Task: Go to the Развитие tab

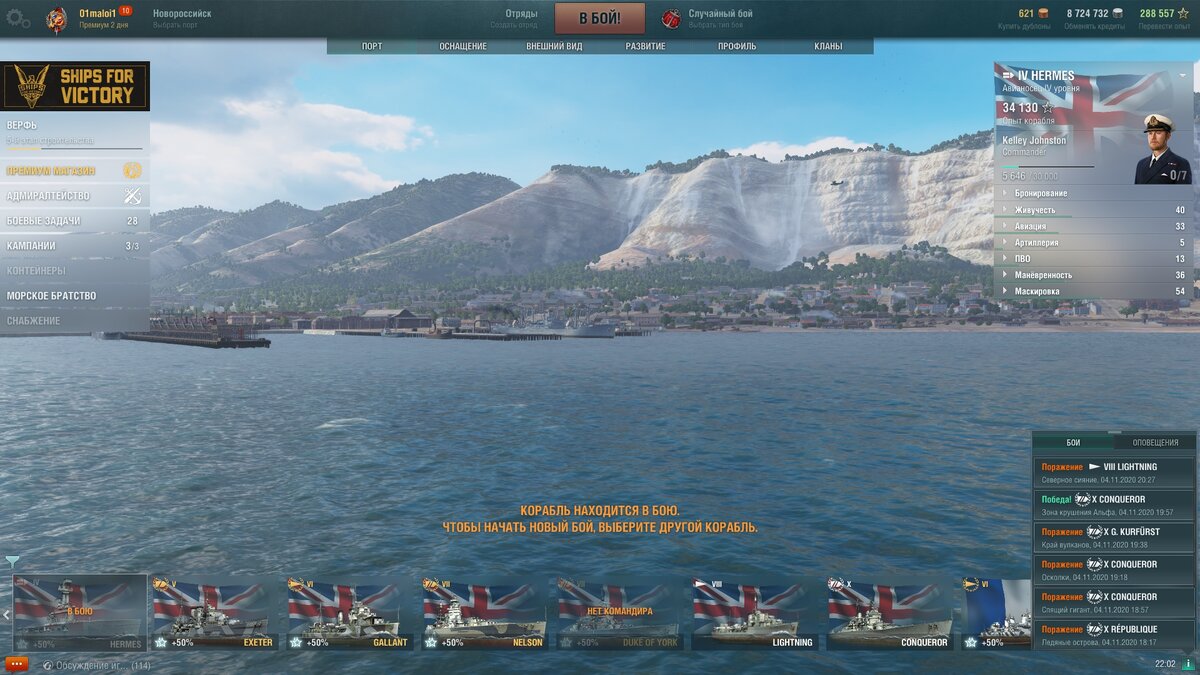Action: pyautogui.click(x=646, y=46)
